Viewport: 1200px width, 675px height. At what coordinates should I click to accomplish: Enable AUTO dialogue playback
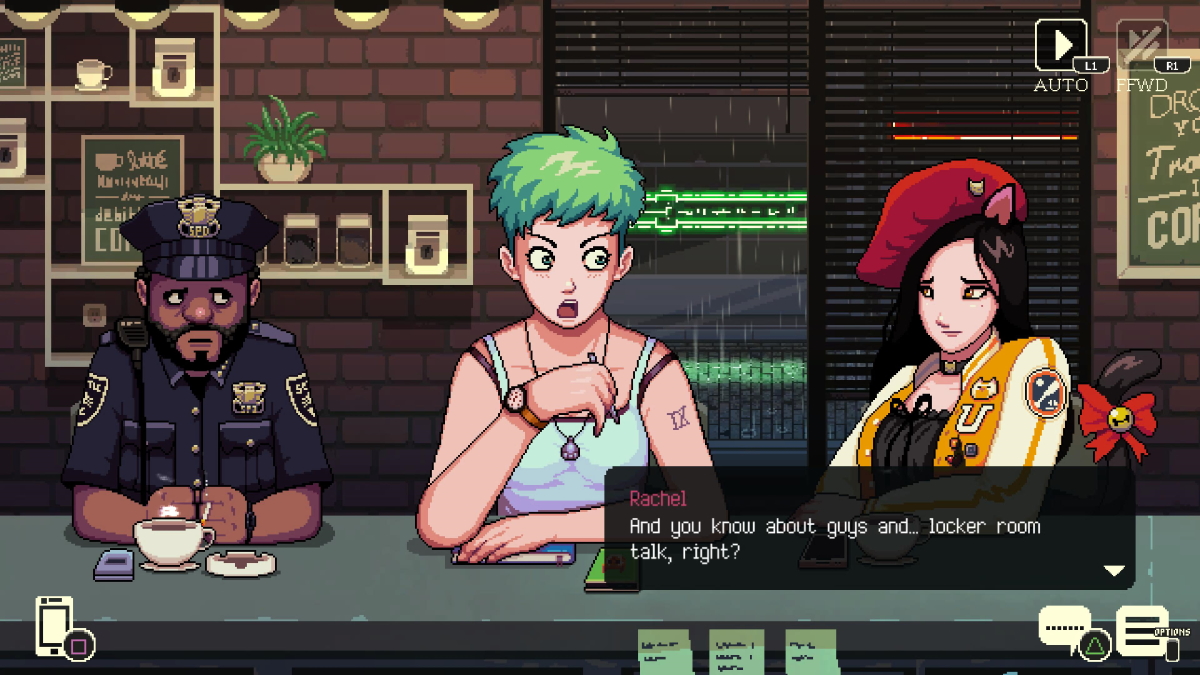1059,46
